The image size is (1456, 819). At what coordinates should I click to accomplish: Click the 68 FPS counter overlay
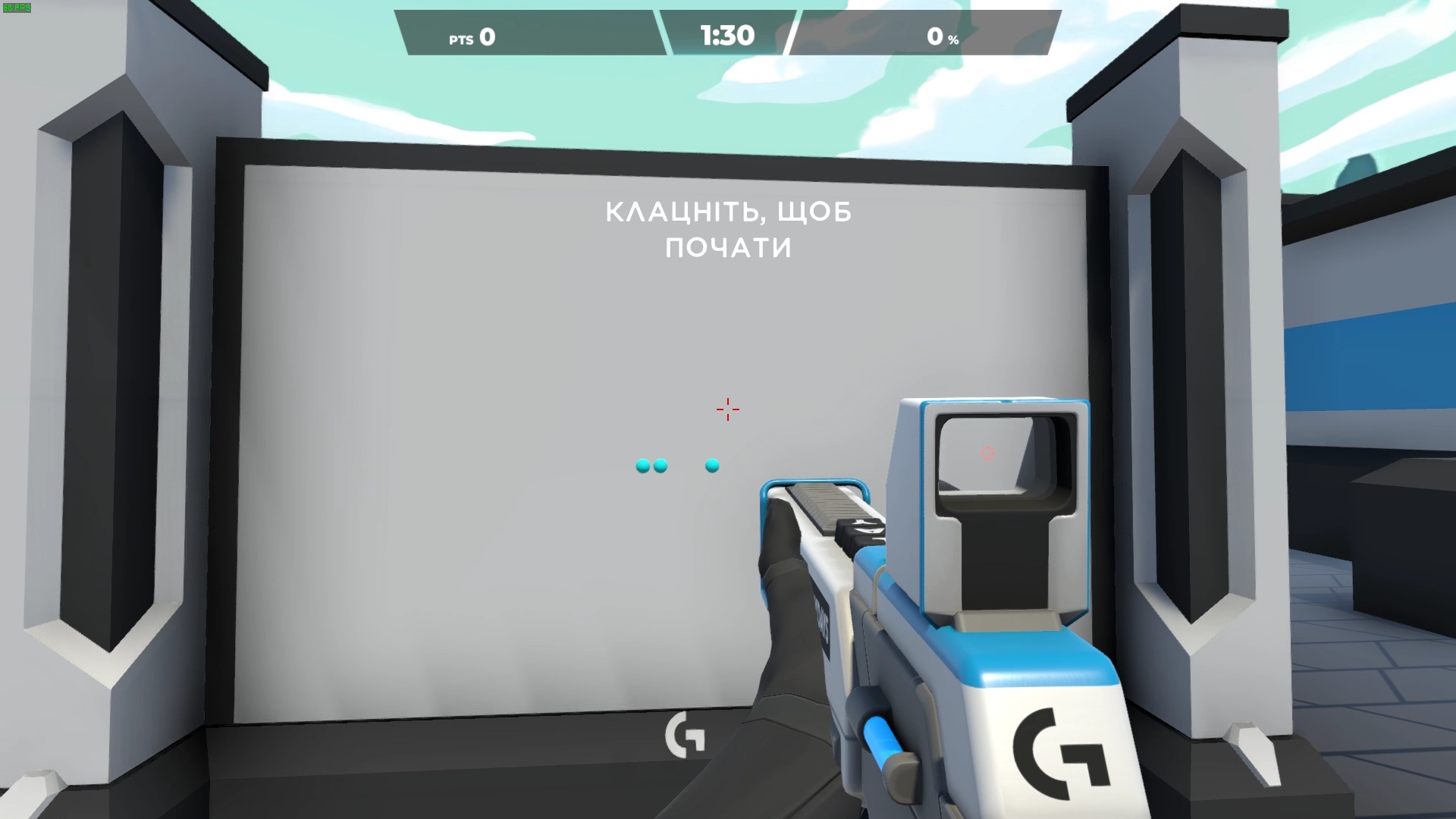[15, 6]
